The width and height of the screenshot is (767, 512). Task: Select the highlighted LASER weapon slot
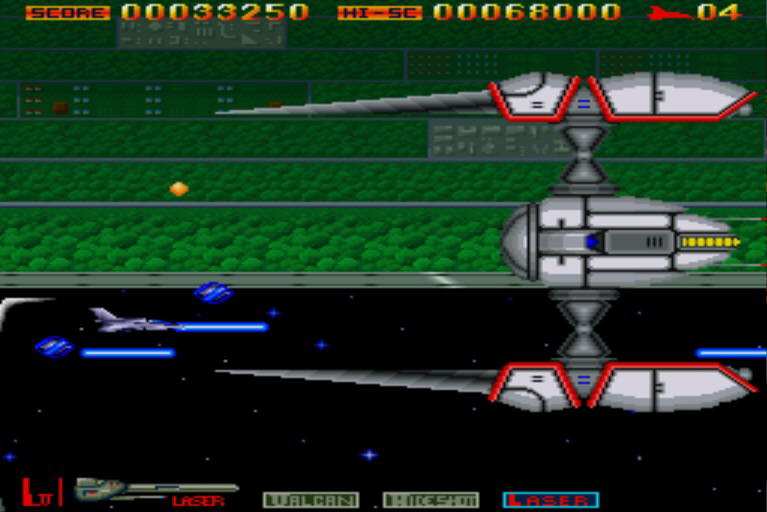(x=550, y=499)
